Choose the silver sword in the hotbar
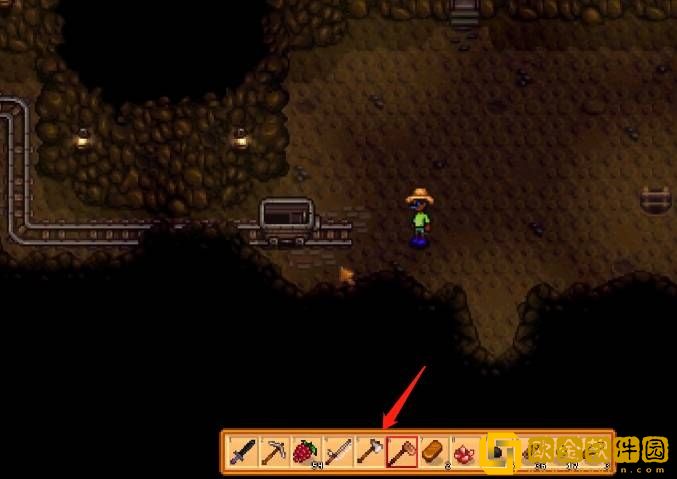Screen dimensions: 677x479 [335, 453]
